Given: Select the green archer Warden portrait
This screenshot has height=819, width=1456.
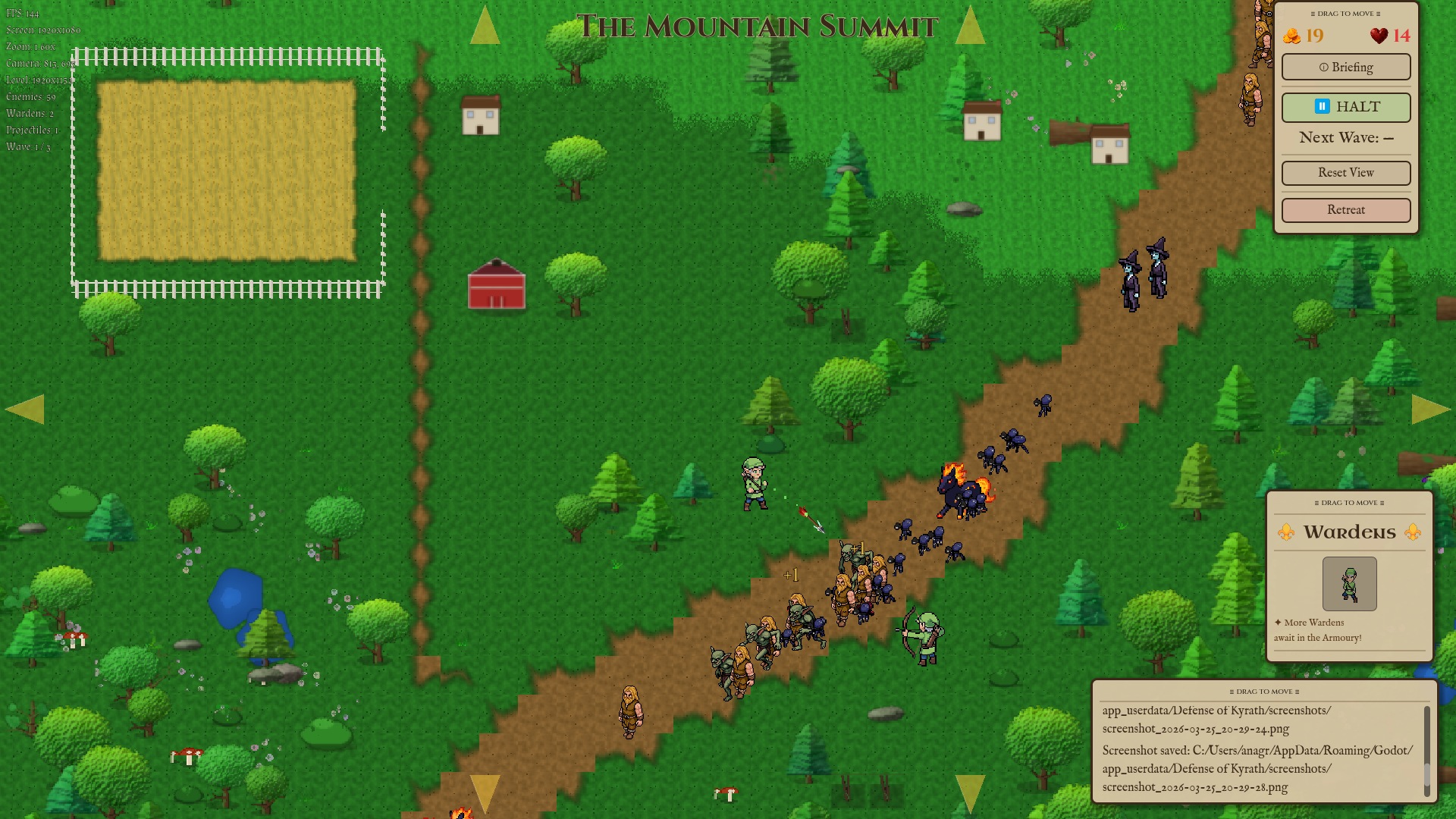Looking at the screenshot, I should click(x=1349, y=584).
